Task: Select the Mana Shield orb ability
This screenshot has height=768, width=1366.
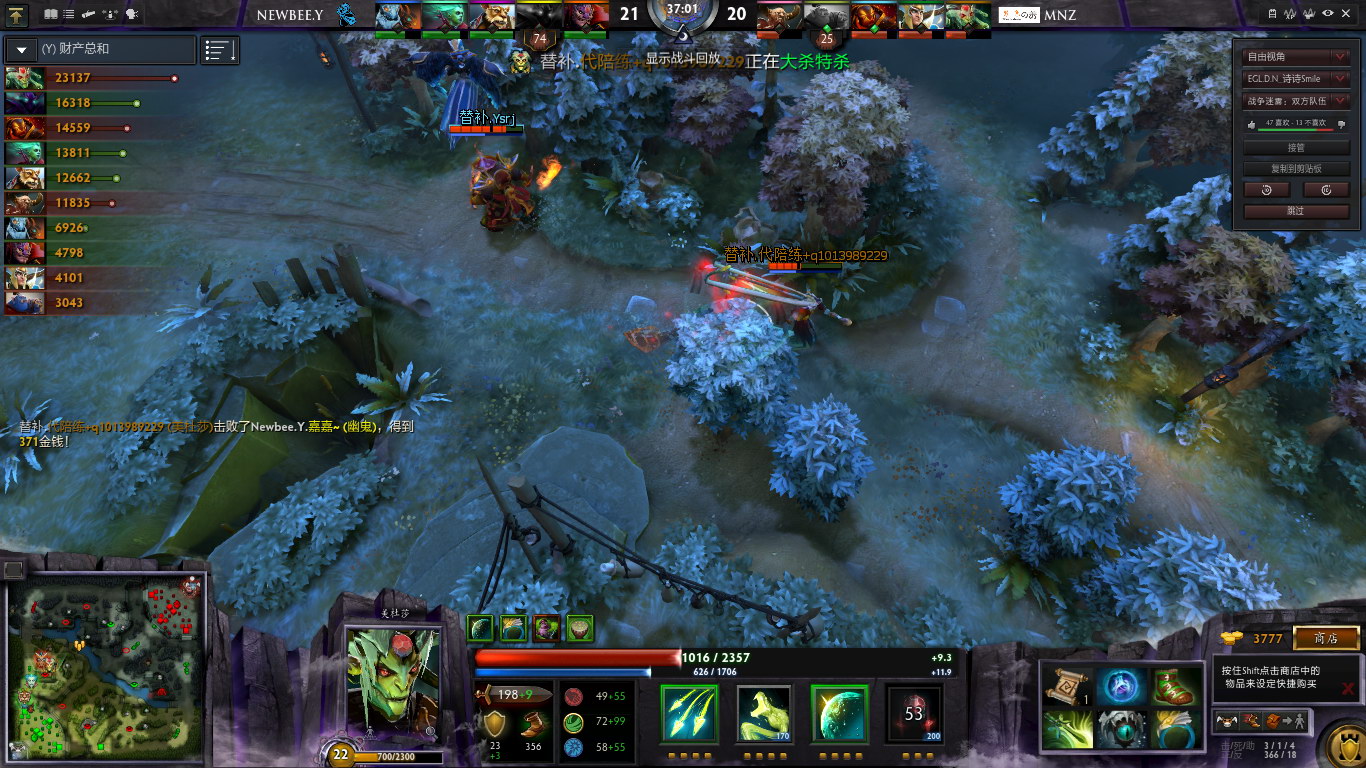Action: point(839,713)
